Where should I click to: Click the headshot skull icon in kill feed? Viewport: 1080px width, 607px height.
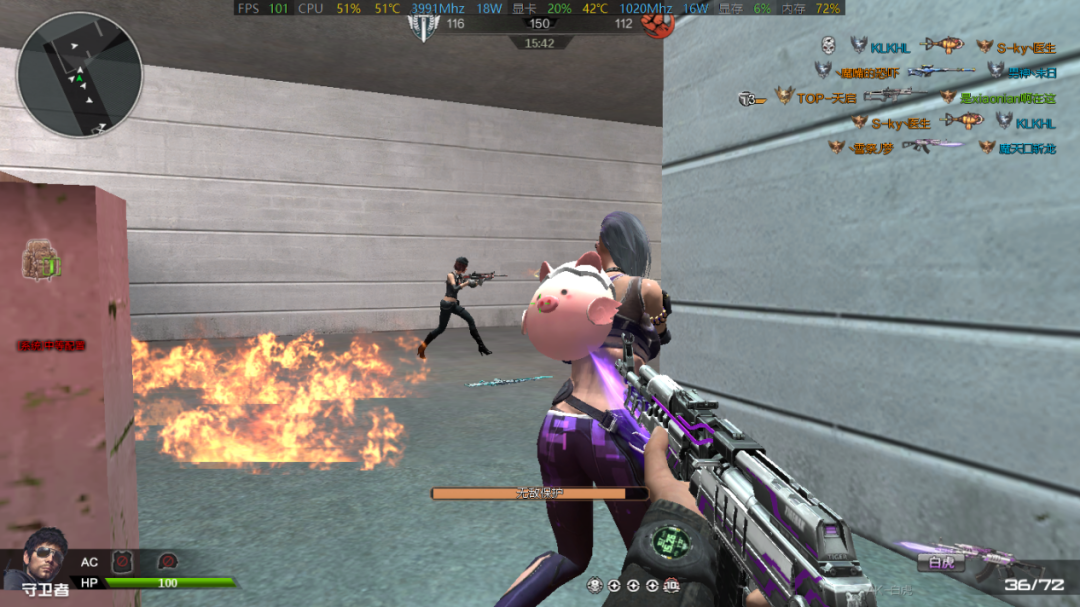[x=828, y=46]
